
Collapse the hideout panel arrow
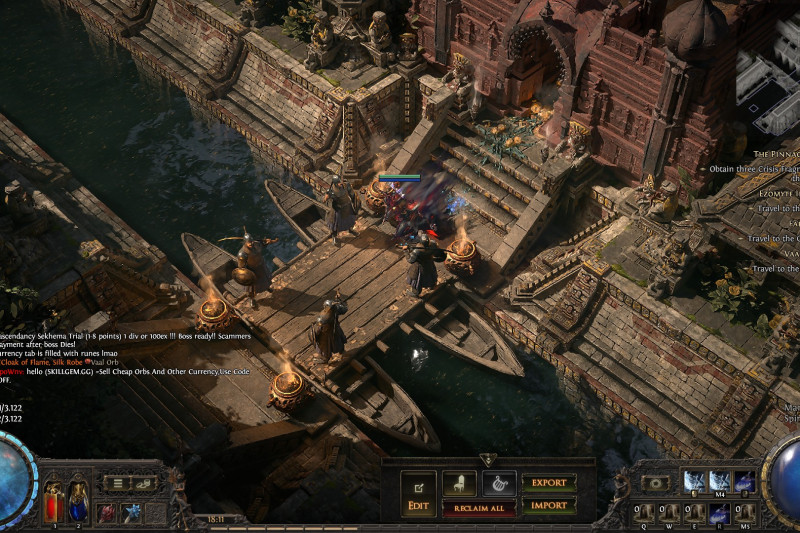tap(487, 459)
